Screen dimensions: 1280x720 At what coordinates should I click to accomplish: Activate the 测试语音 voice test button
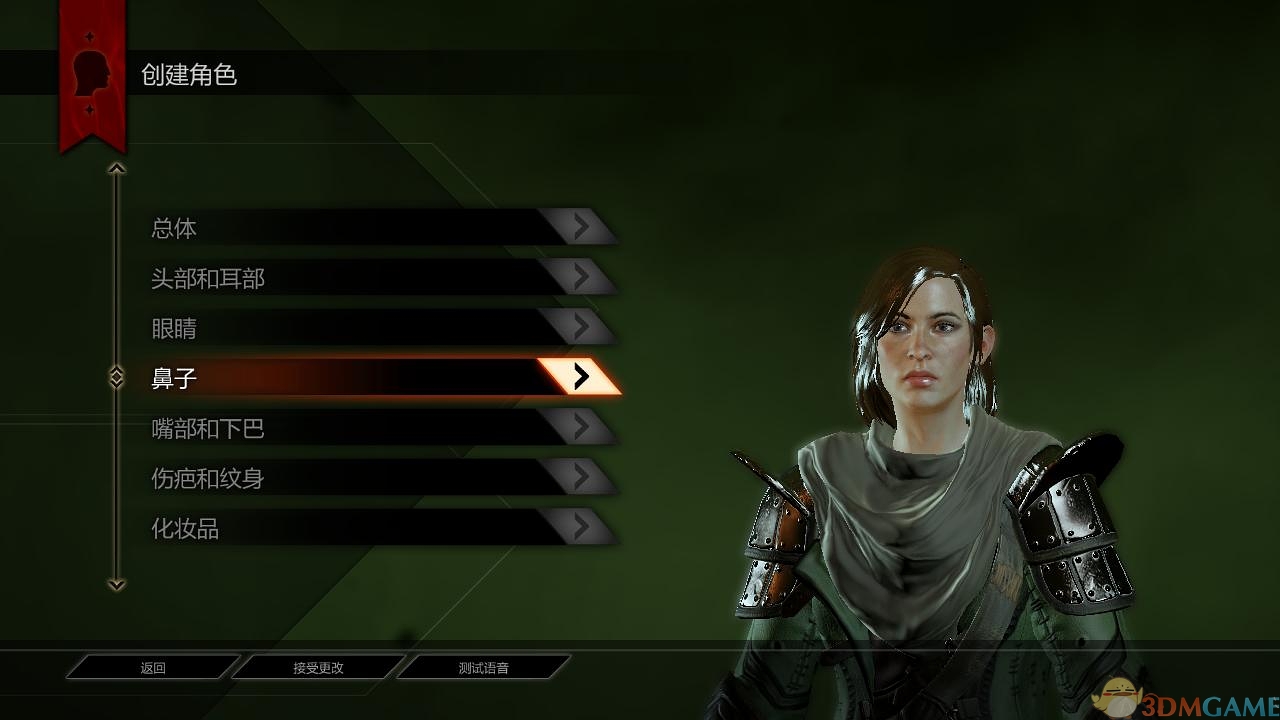tap(483, 667)
